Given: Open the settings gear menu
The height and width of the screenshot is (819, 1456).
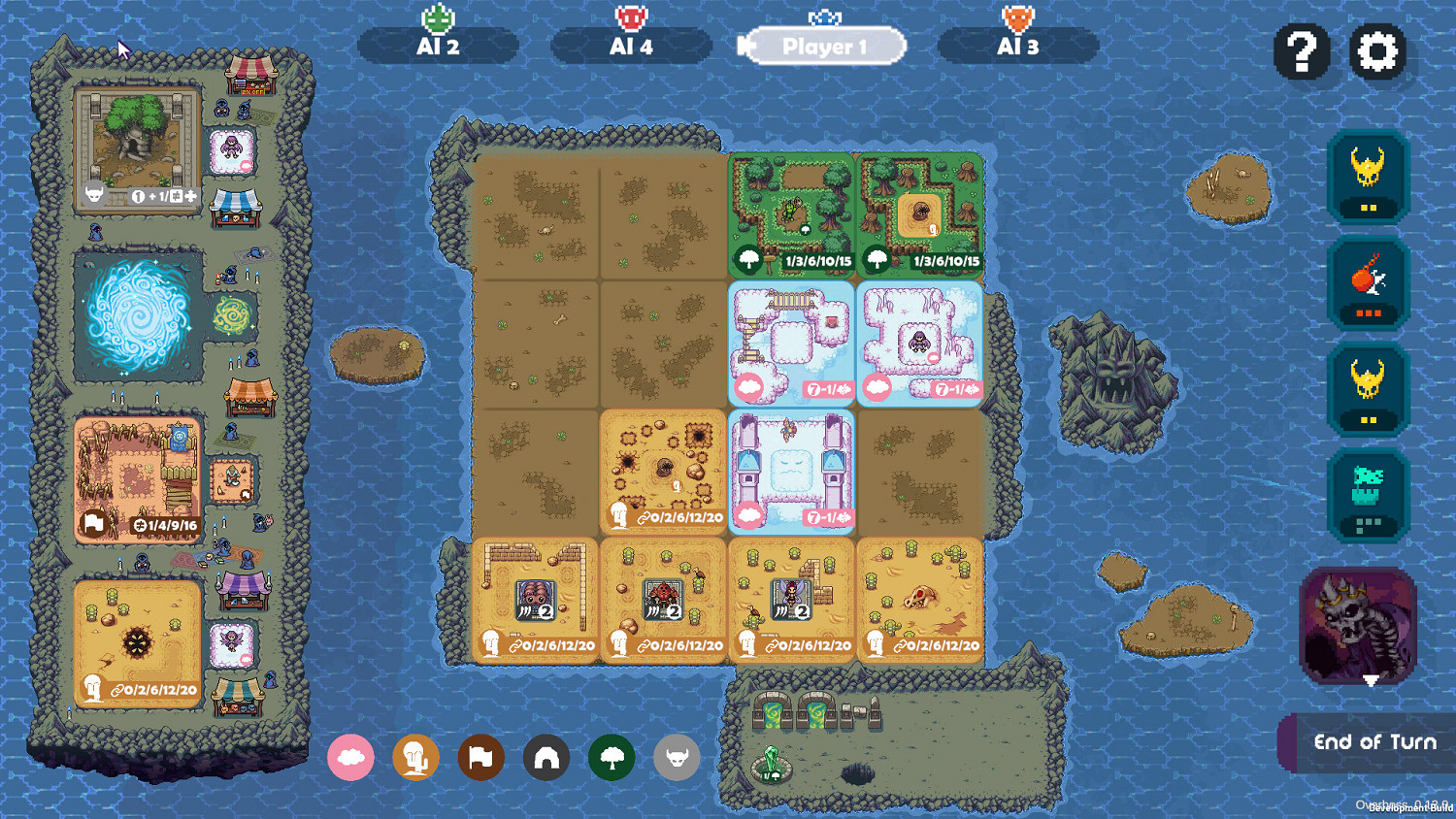Looking at the screenshot, I should pos(1378,52).
